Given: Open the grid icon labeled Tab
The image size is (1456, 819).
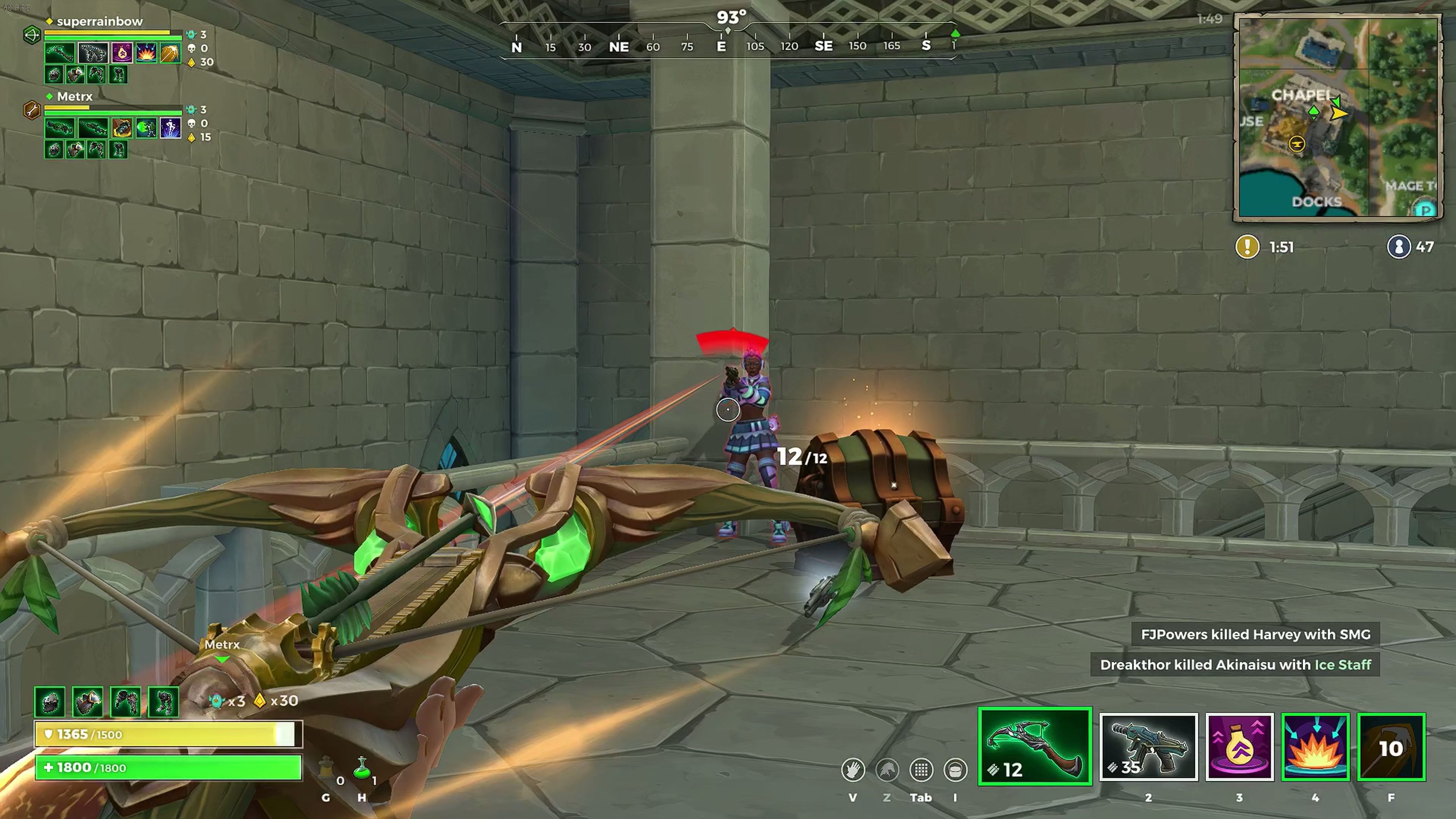Looking at the screenshot, I should pos(921,770).
